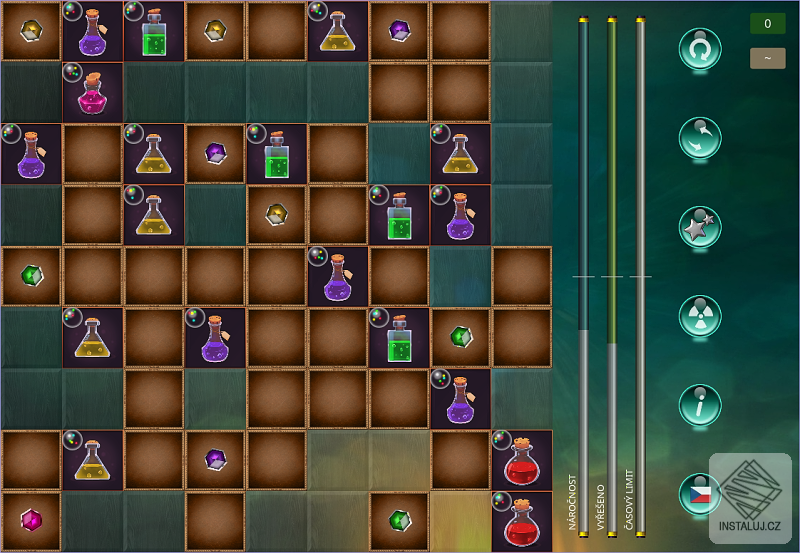Open the info button
This screenshot has height=553, width=800.
[x=700, y=405]
